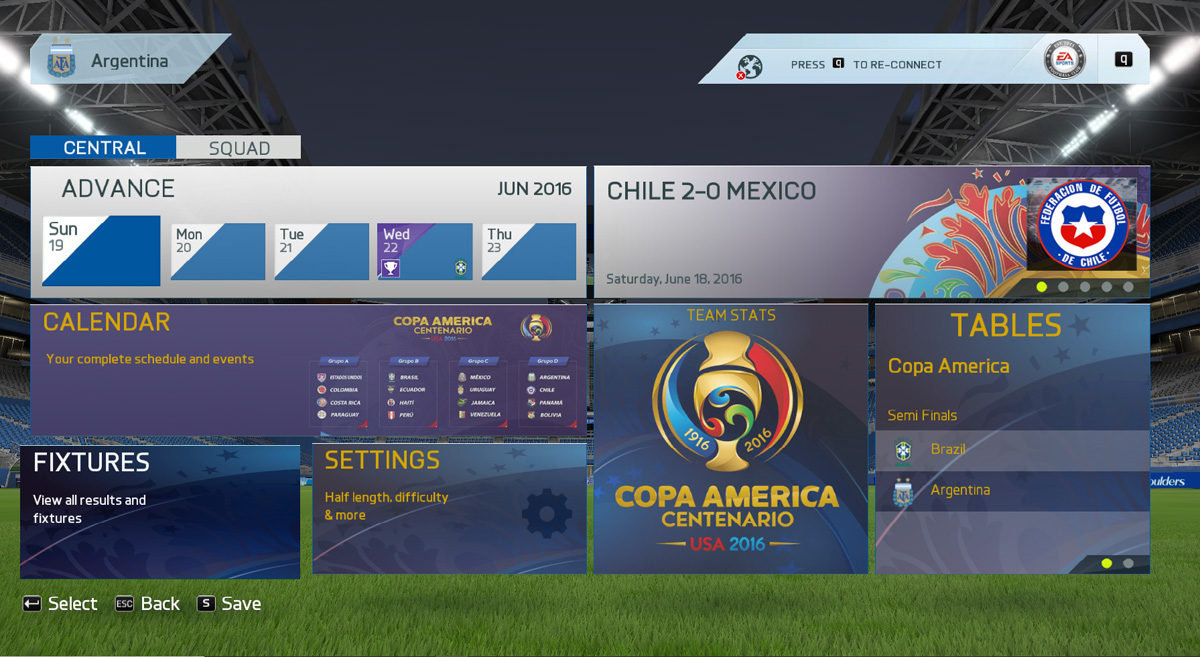Viewport: 1200px width, 657px height.
Task: Click the EA Sports Football Club logo
Action: (x=1064, y=60)
